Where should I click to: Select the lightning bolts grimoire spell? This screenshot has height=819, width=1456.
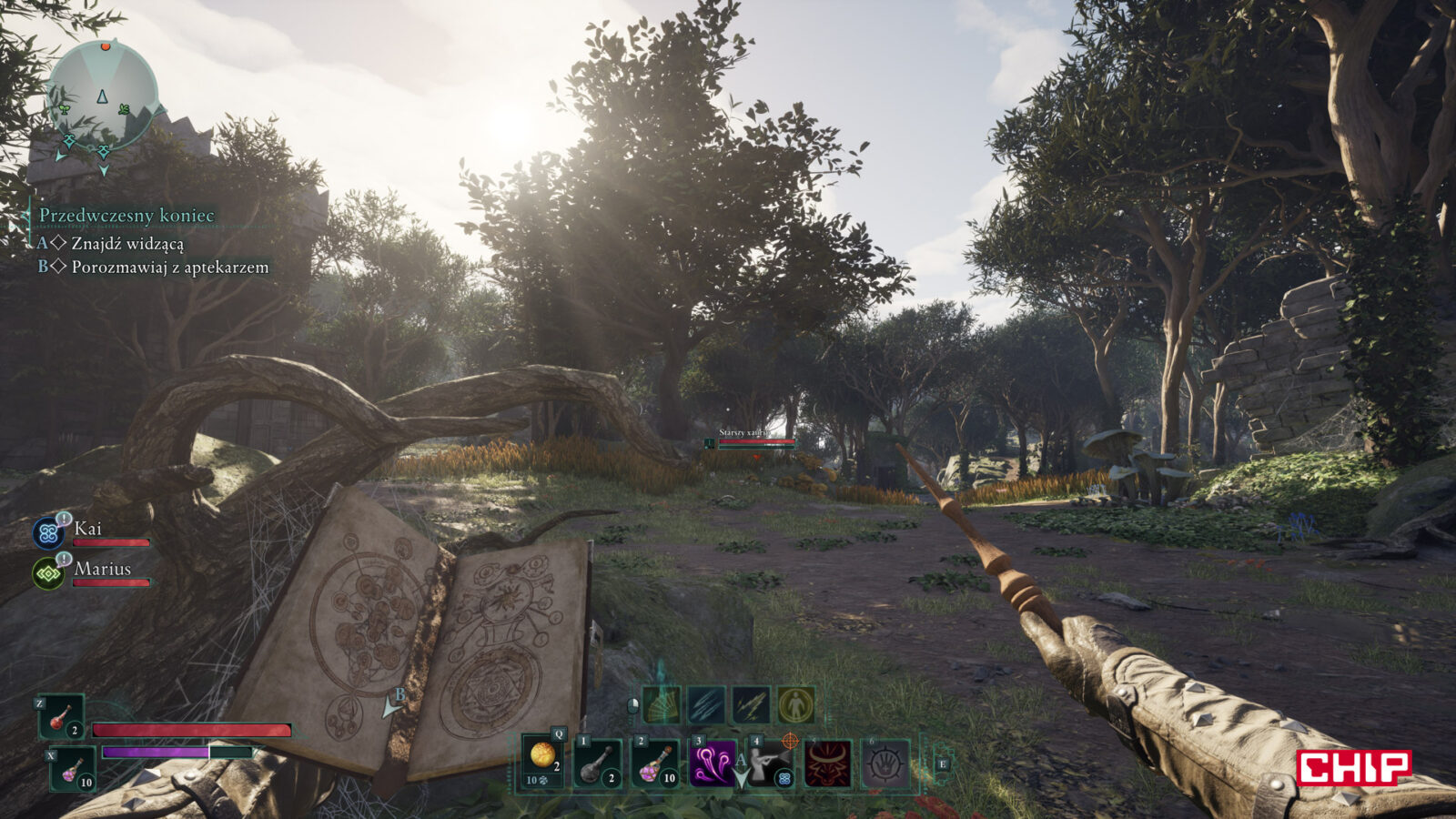[751, 705]
